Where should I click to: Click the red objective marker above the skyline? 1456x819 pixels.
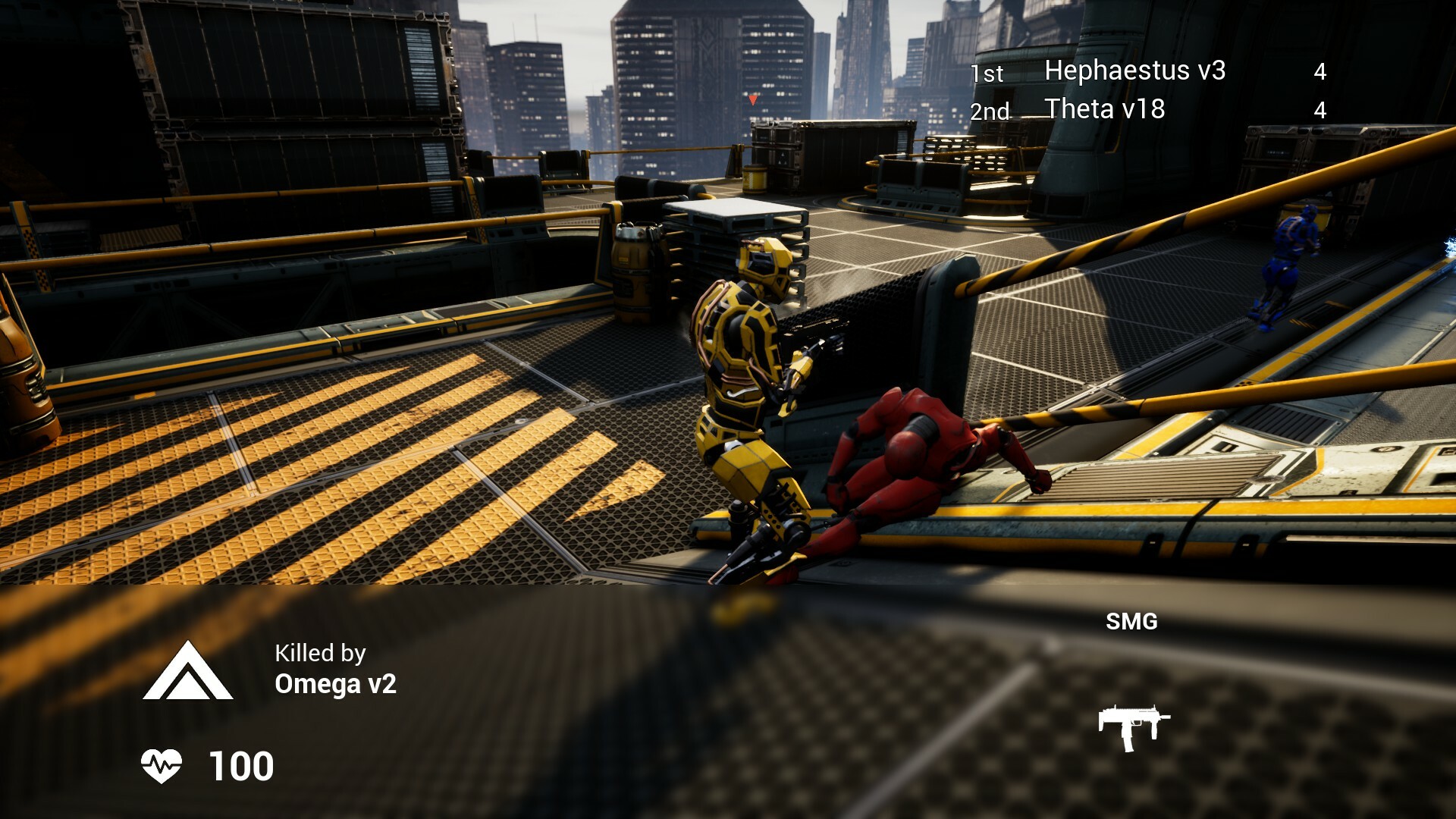tap(753, 99)
